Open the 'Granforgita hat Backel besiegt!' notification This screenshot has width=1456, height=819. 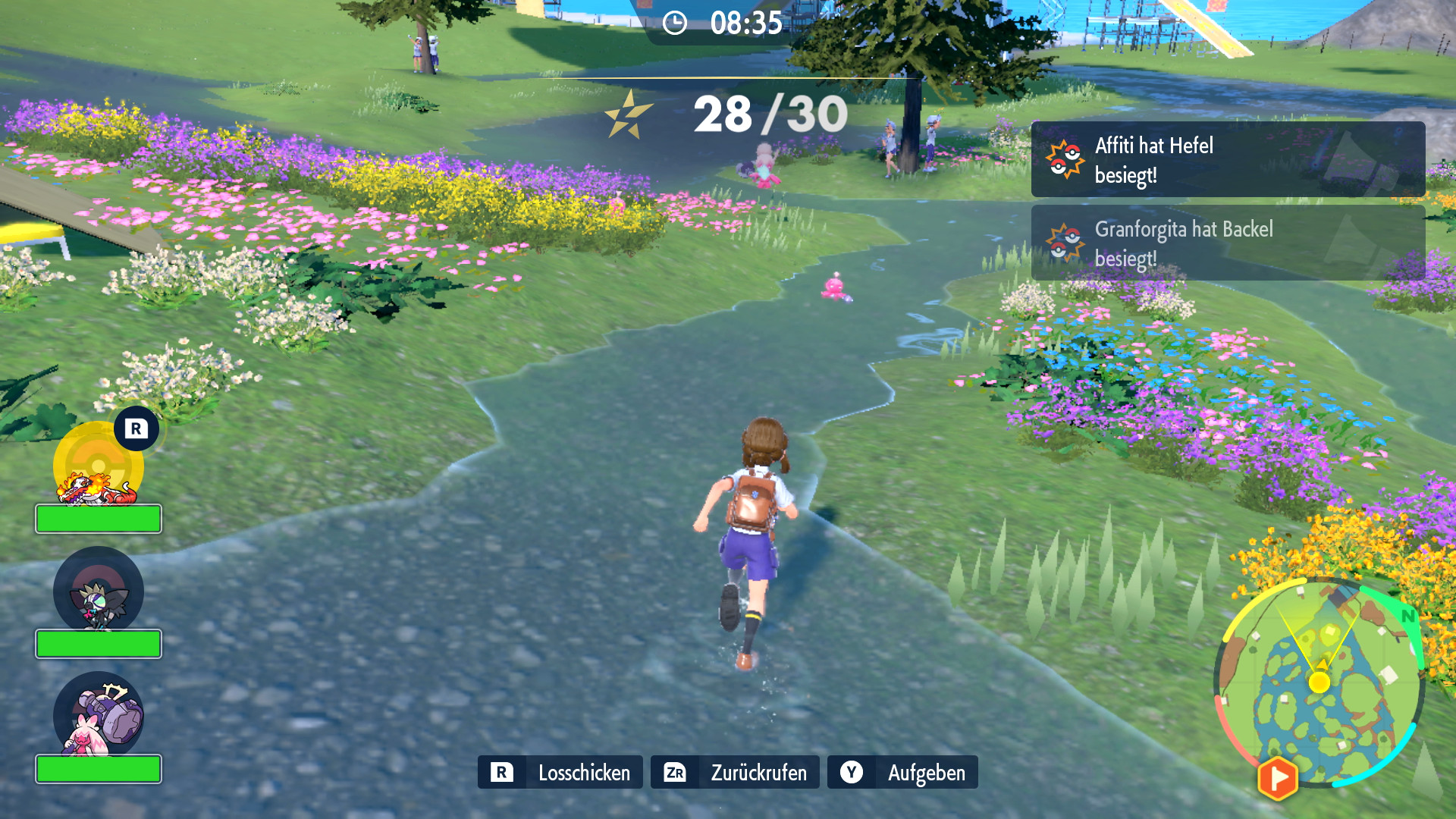point(1228,243)
